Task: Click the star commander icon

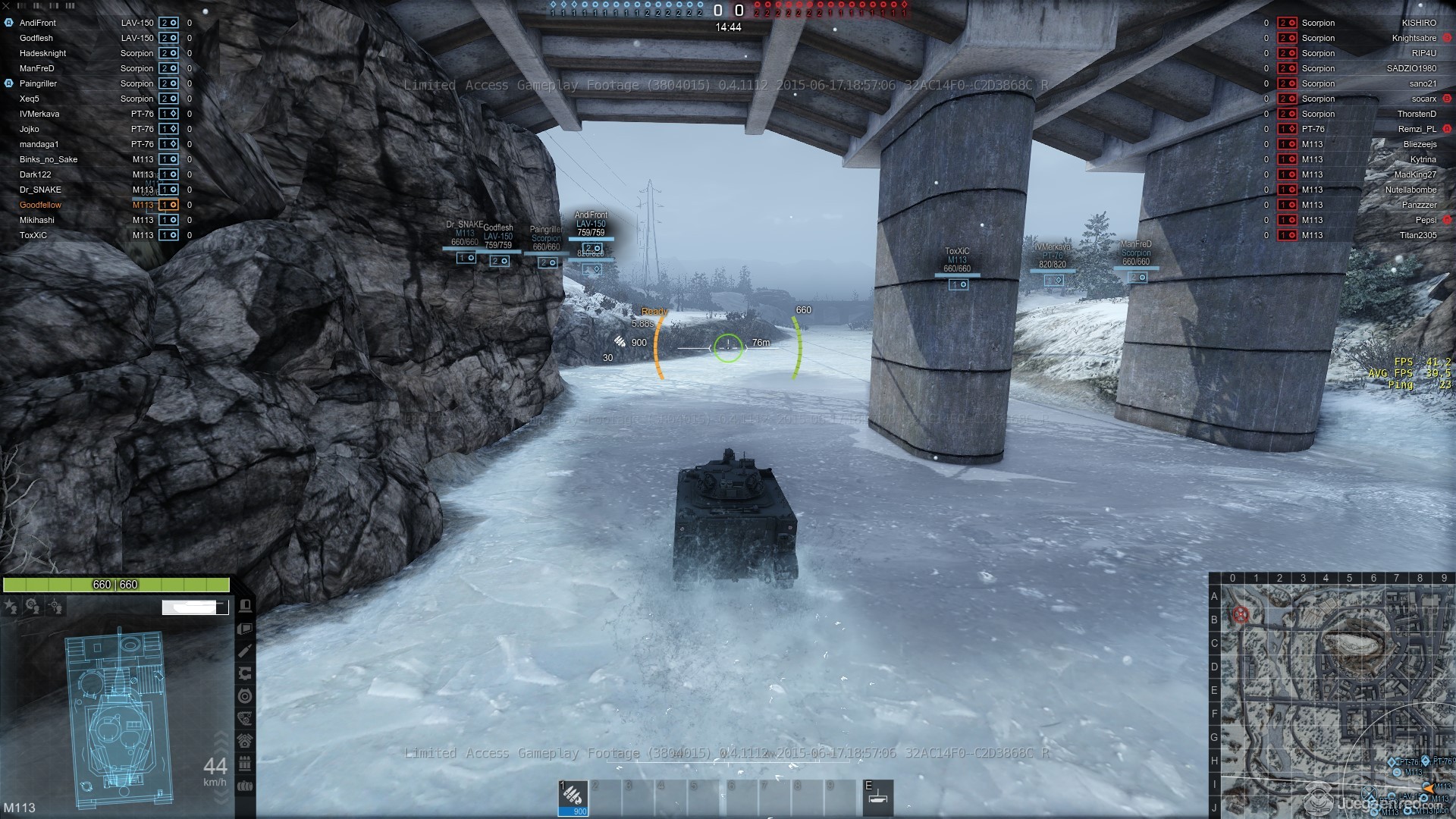Action: coord(11,606)
